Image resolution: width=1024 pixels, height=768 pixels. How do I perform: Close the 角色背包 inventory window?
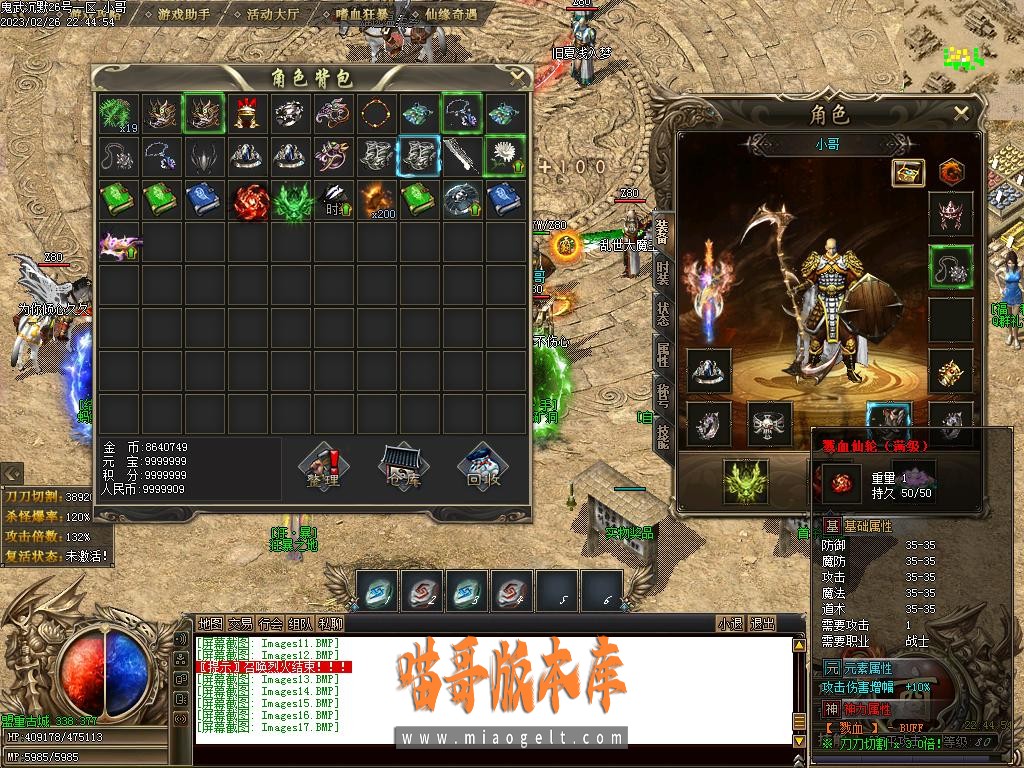[x=517, y=74]
